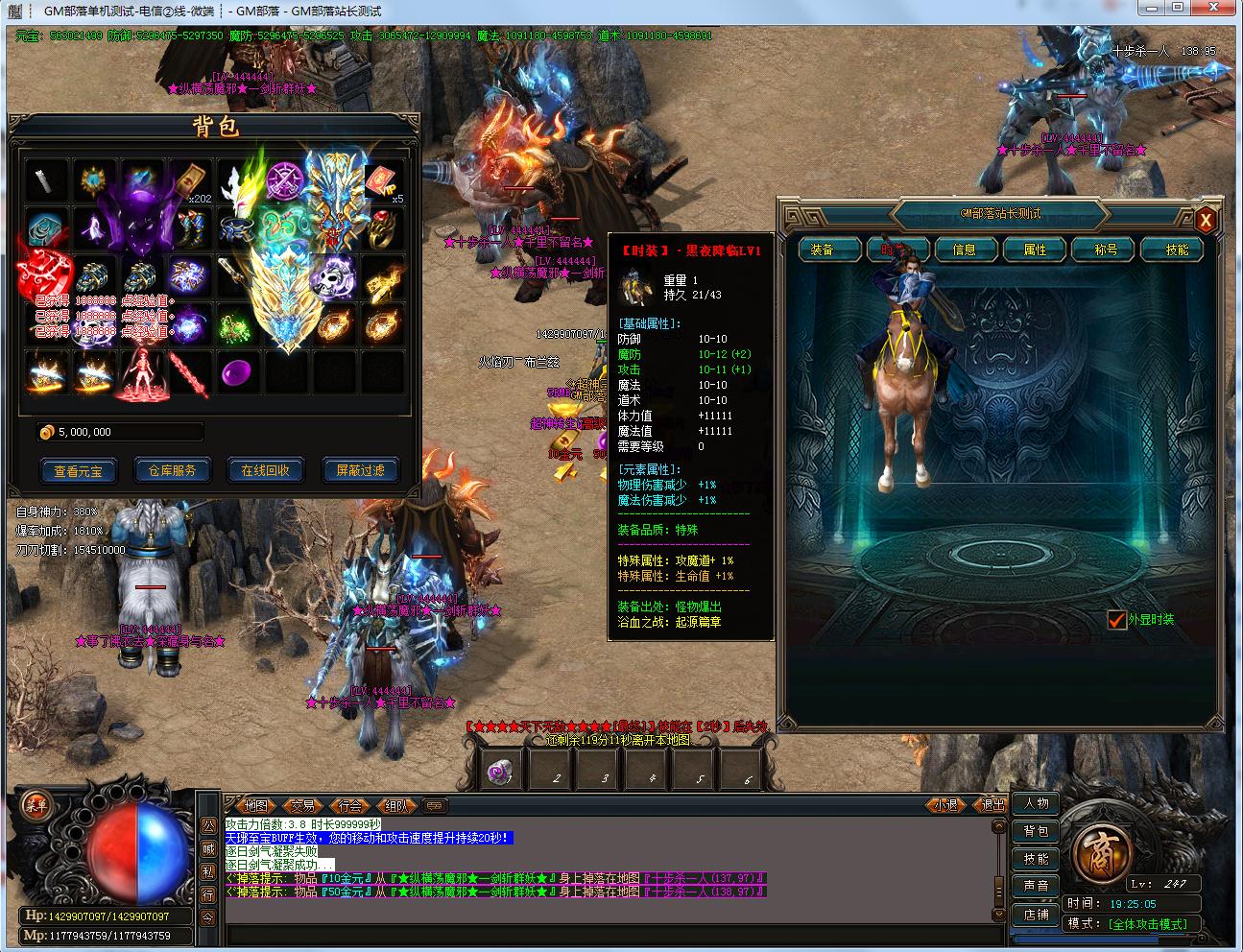
Task: Switch to the 技能 tab in character panel
Action: [1177, 250]
